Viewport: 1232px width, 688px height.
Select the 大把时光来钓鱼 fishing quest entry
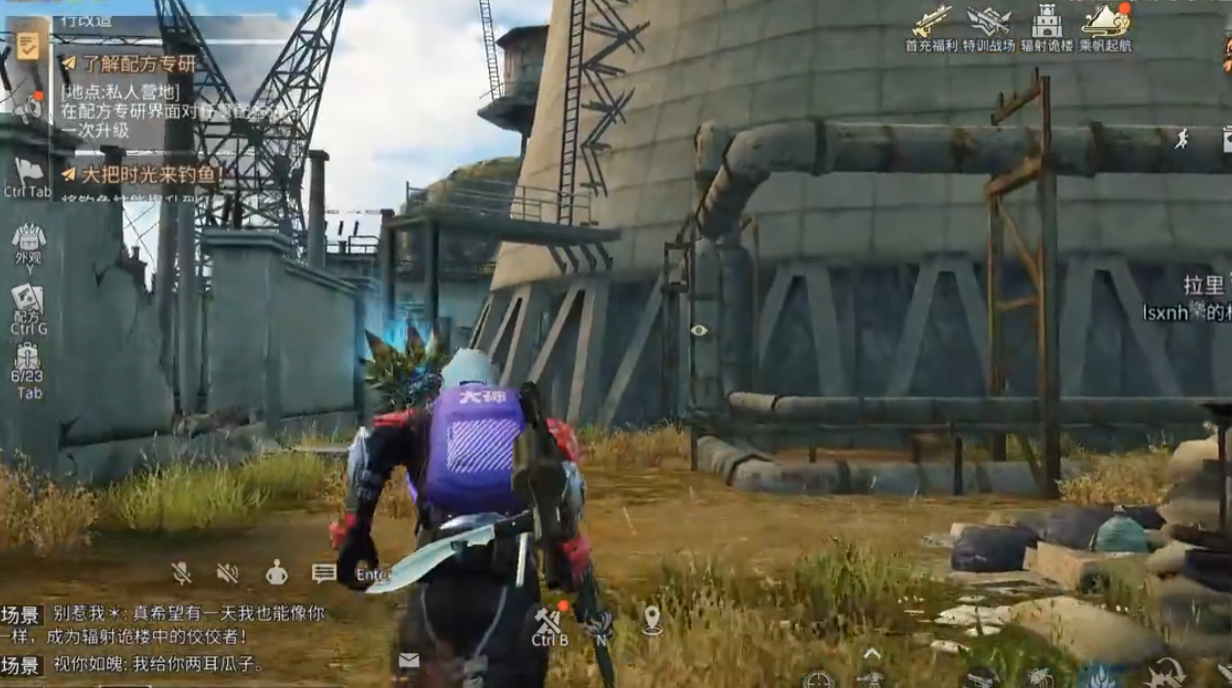point(142,175)
